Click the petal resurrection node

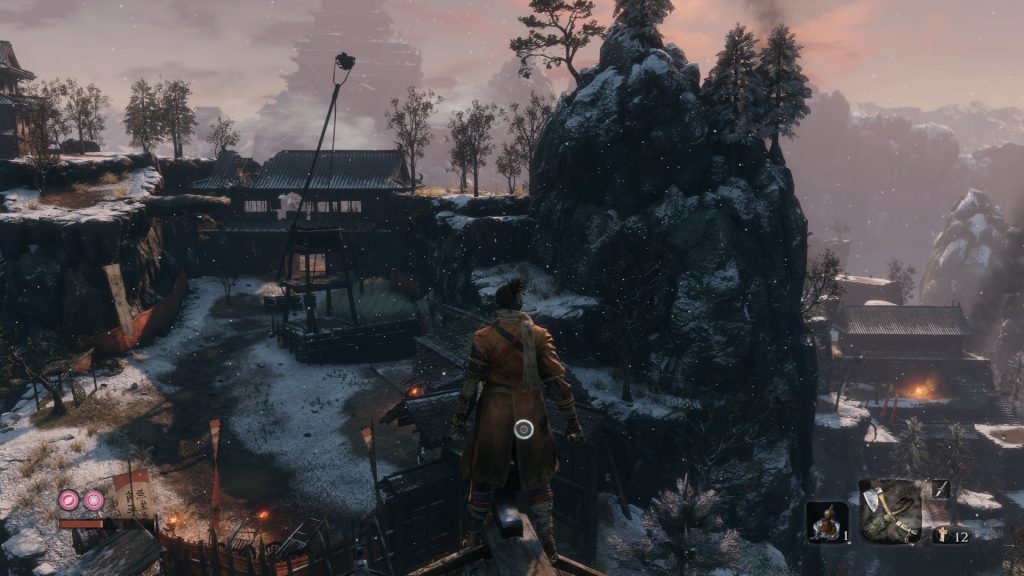[x=69, y=500]
